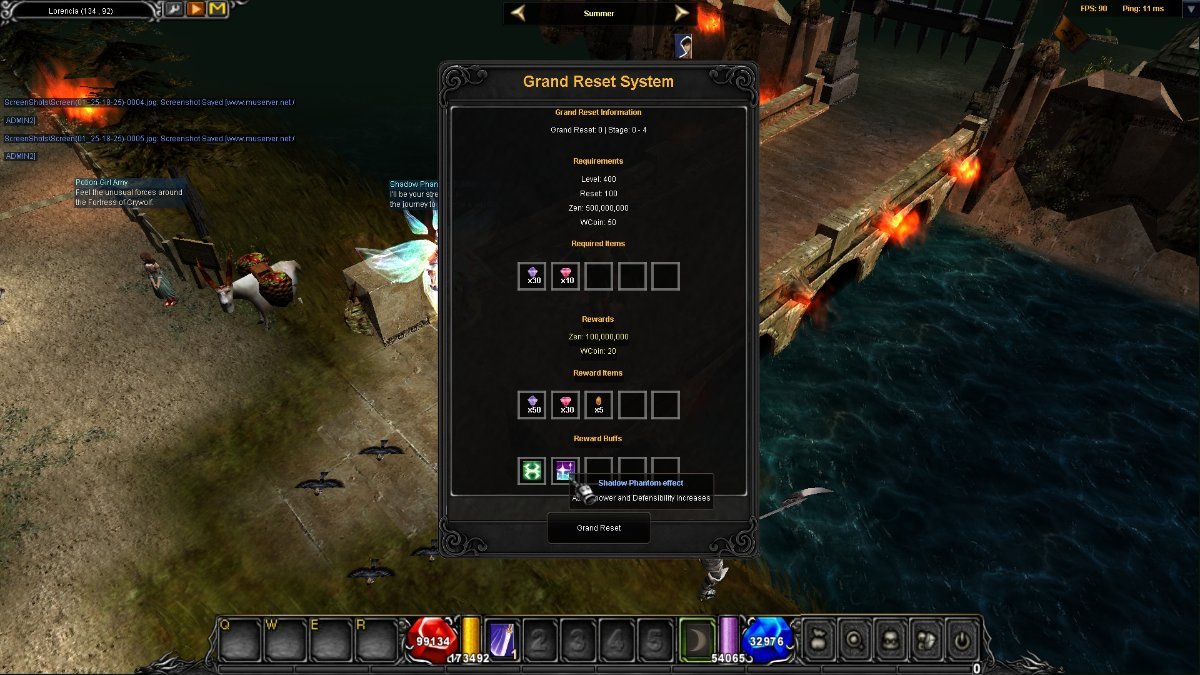Open the bag icon in the bottom bar
This screenshot has height=675, width=1200.
(x=820, y=639)
